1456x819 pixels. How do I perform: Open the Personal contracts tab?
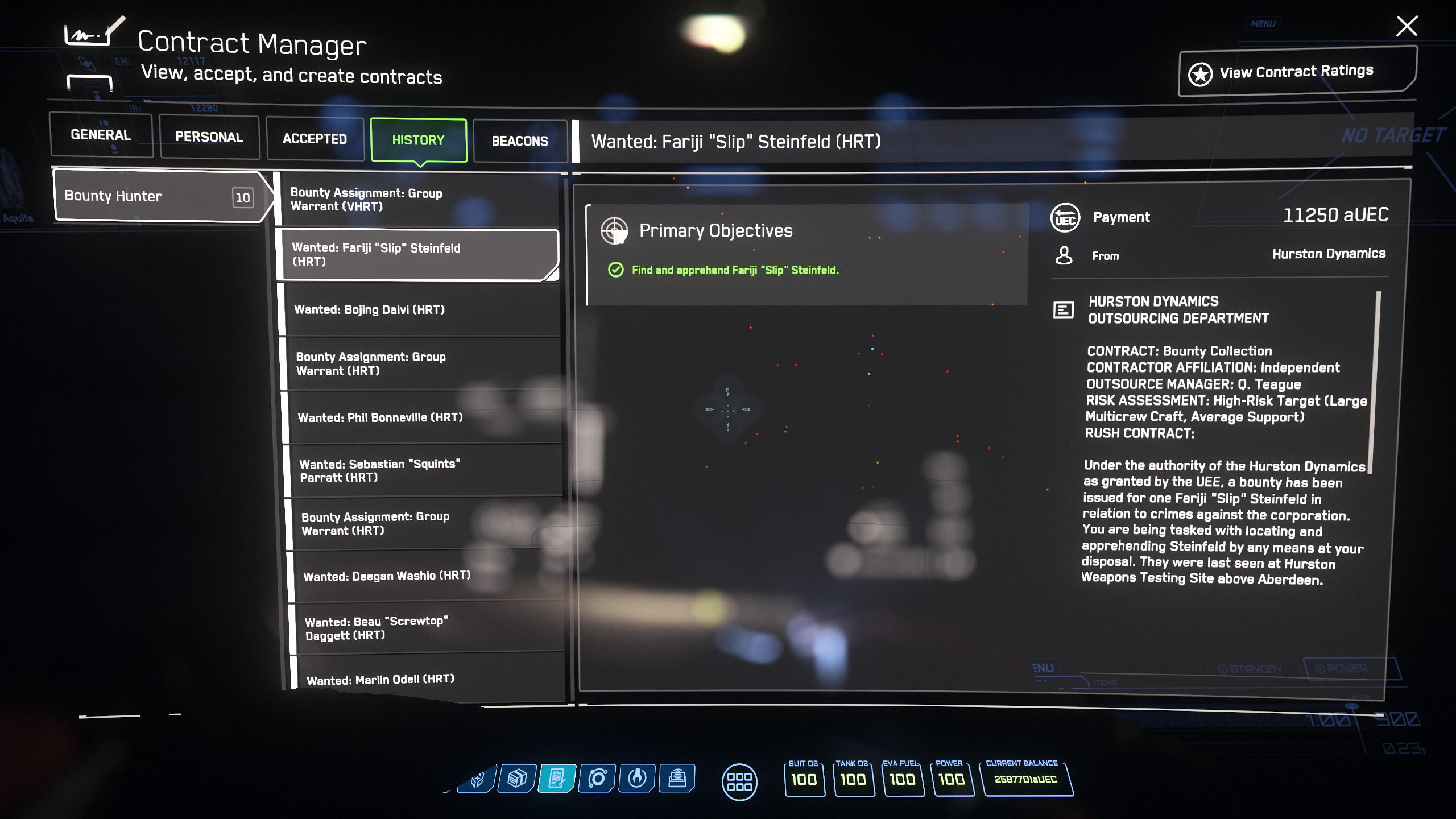(x=209, y=137)
